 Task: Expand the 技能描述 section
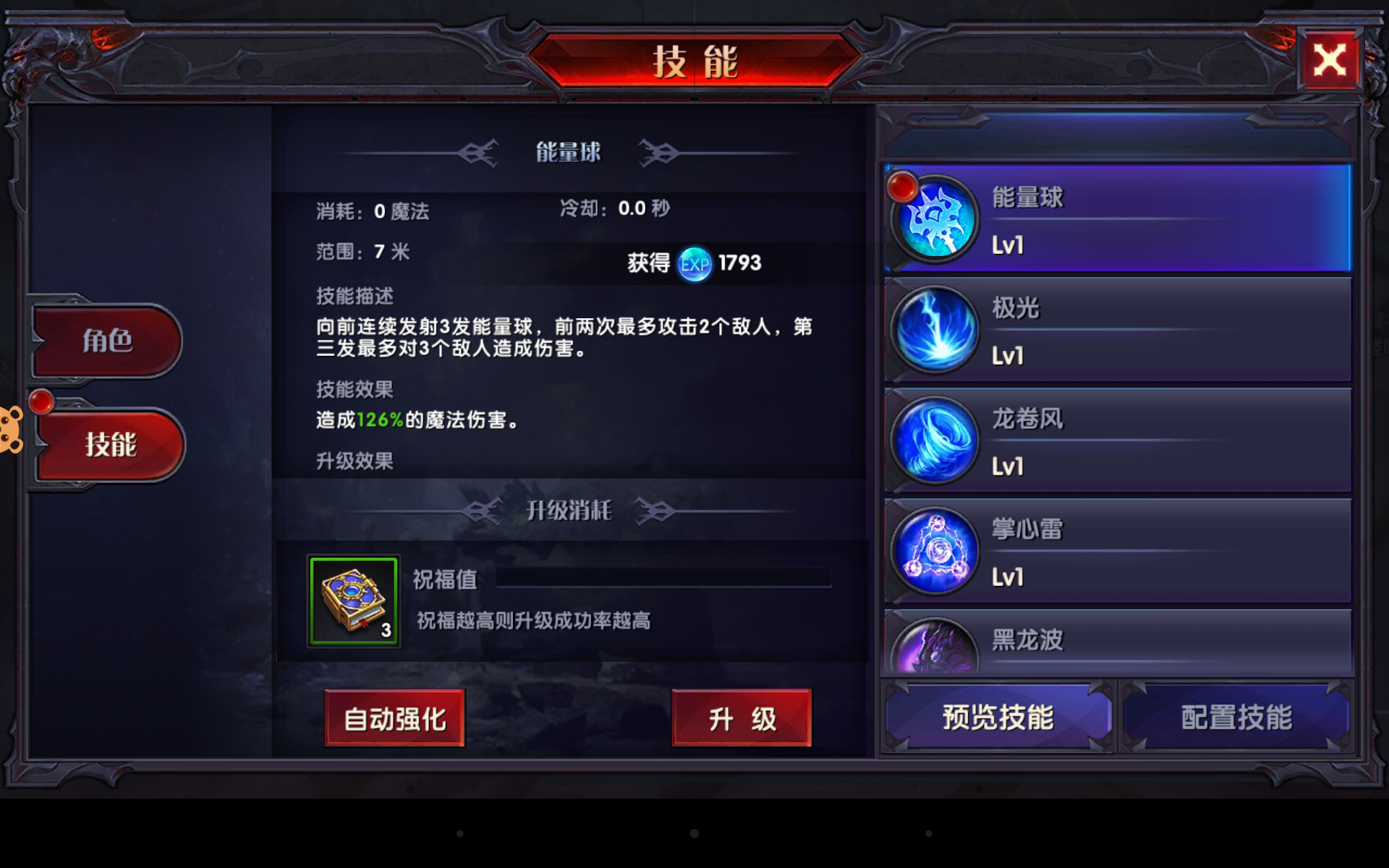click(x=354, y=296)
